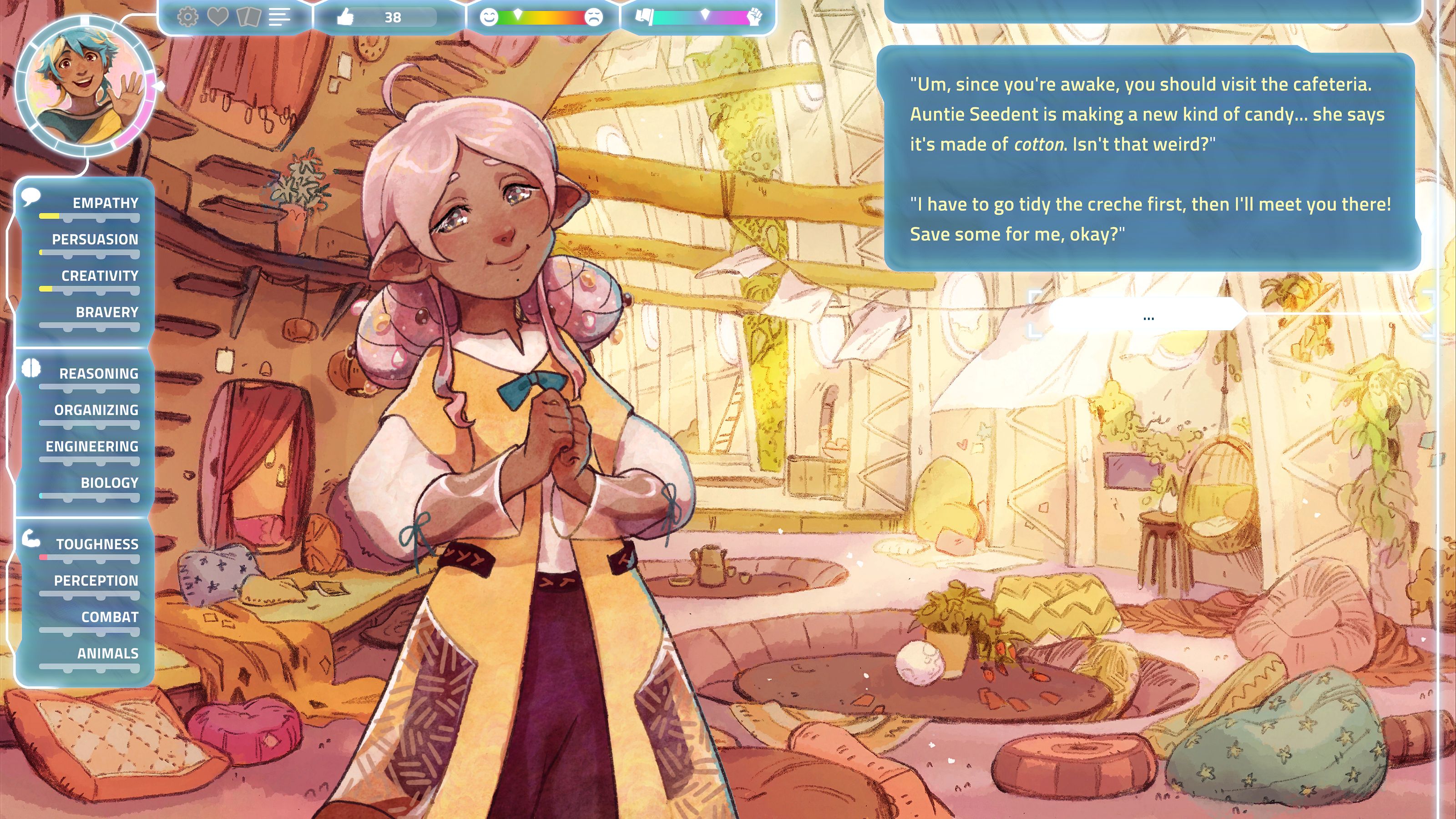Select the Toughness skill
This screenshot has width=1456, height=819.
tap(97, 545)
